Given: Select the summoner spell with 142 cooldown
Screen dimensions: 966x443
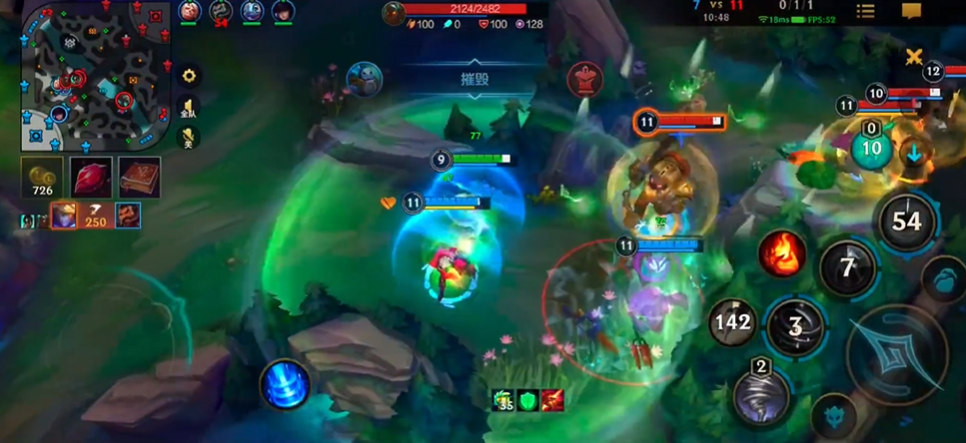Looking at the screenshot, I should pos(732,322).
